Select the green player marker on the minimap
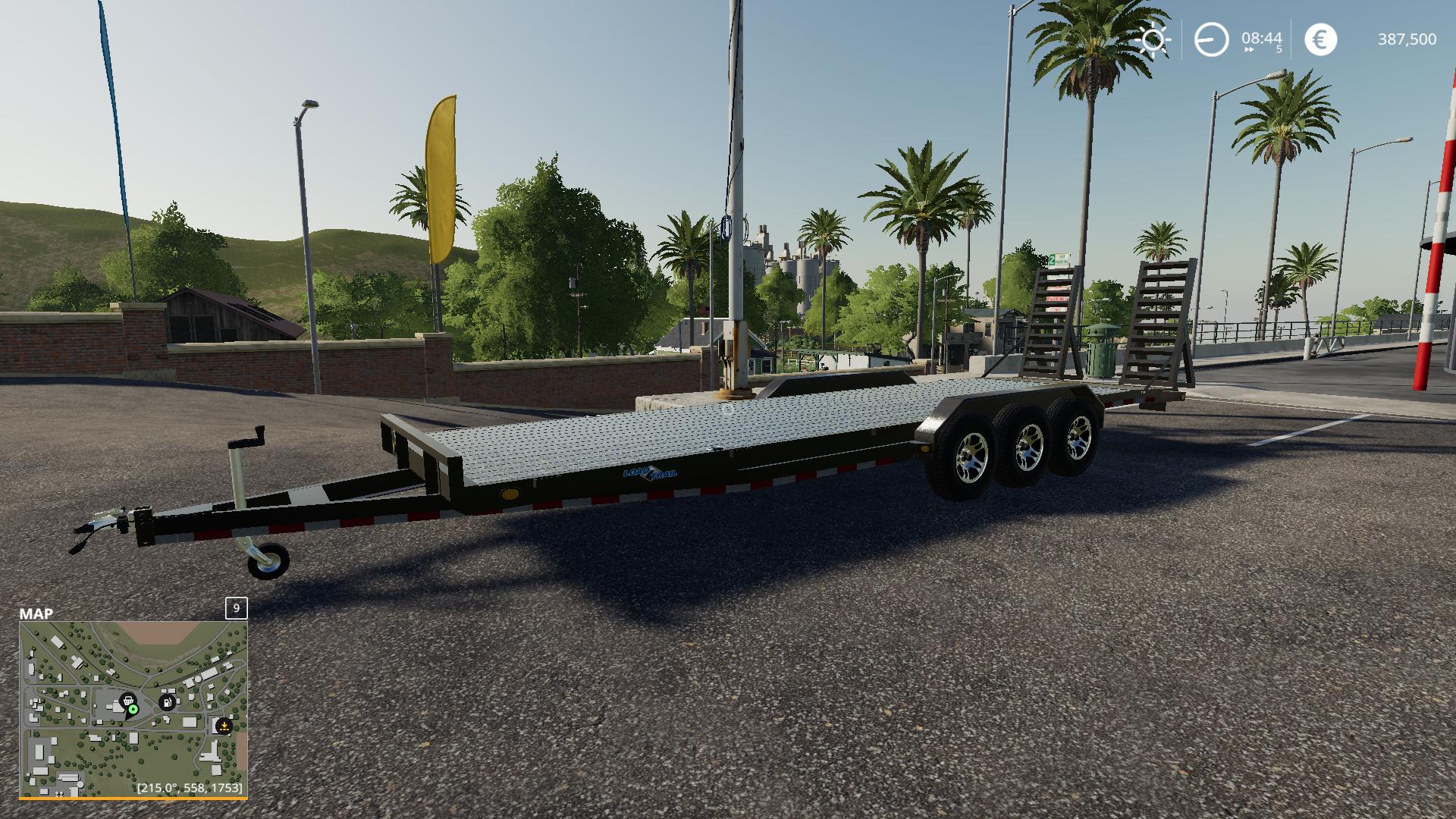 pyautogui.click(x=133, y=710)
